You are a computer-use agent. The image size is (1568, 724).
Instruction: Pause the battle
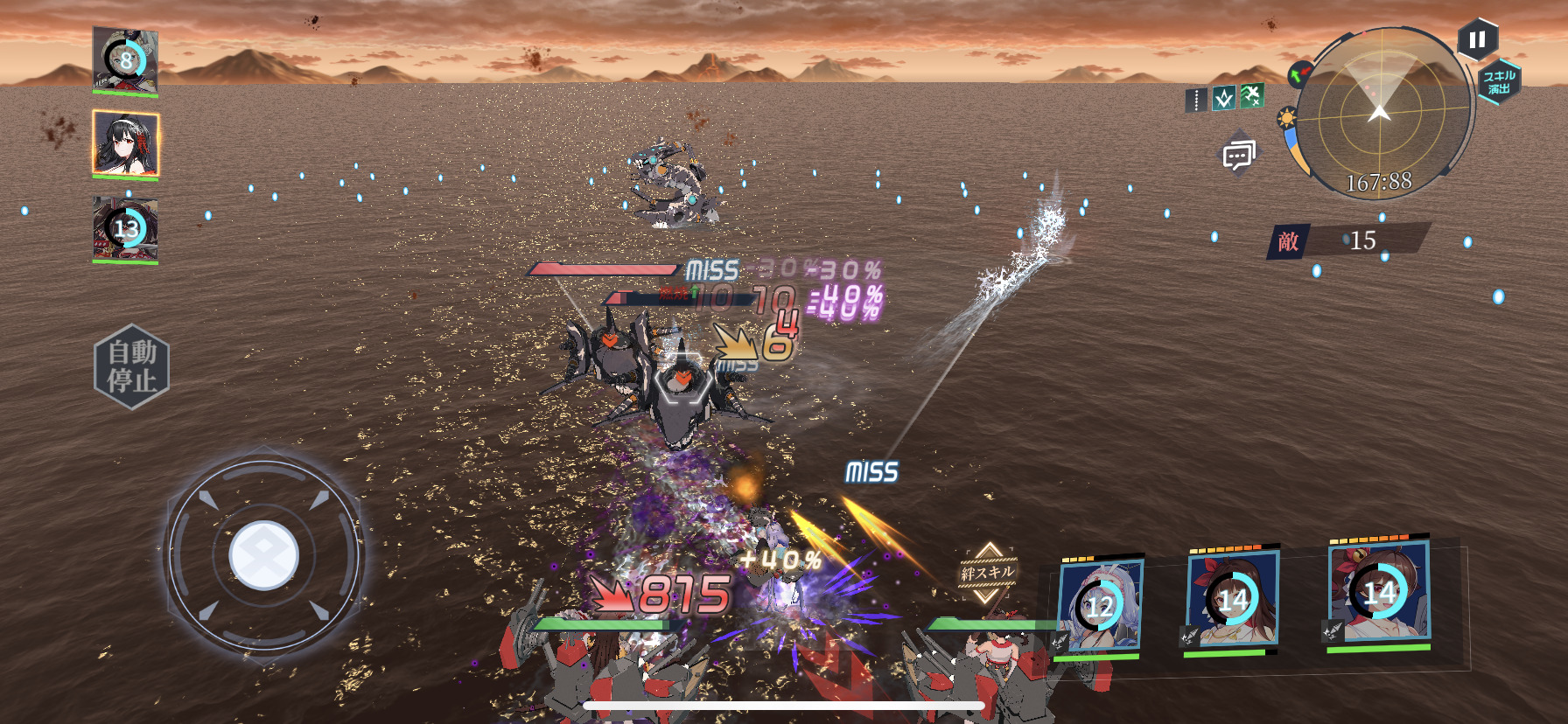(1477, 40)
